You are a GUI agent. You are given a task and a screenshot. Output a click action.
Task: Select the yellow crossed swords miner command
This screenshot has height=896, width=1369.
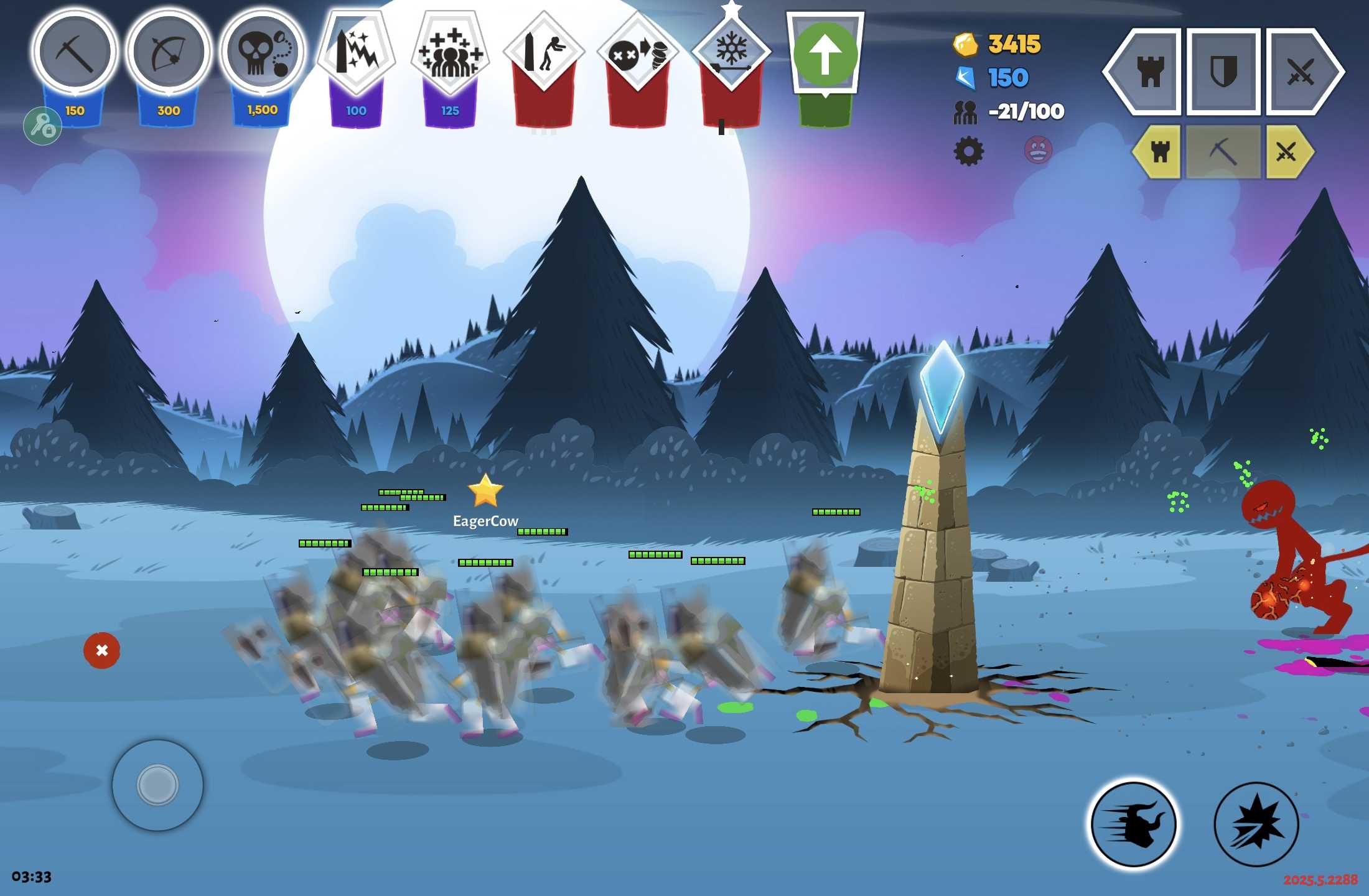1287,152
